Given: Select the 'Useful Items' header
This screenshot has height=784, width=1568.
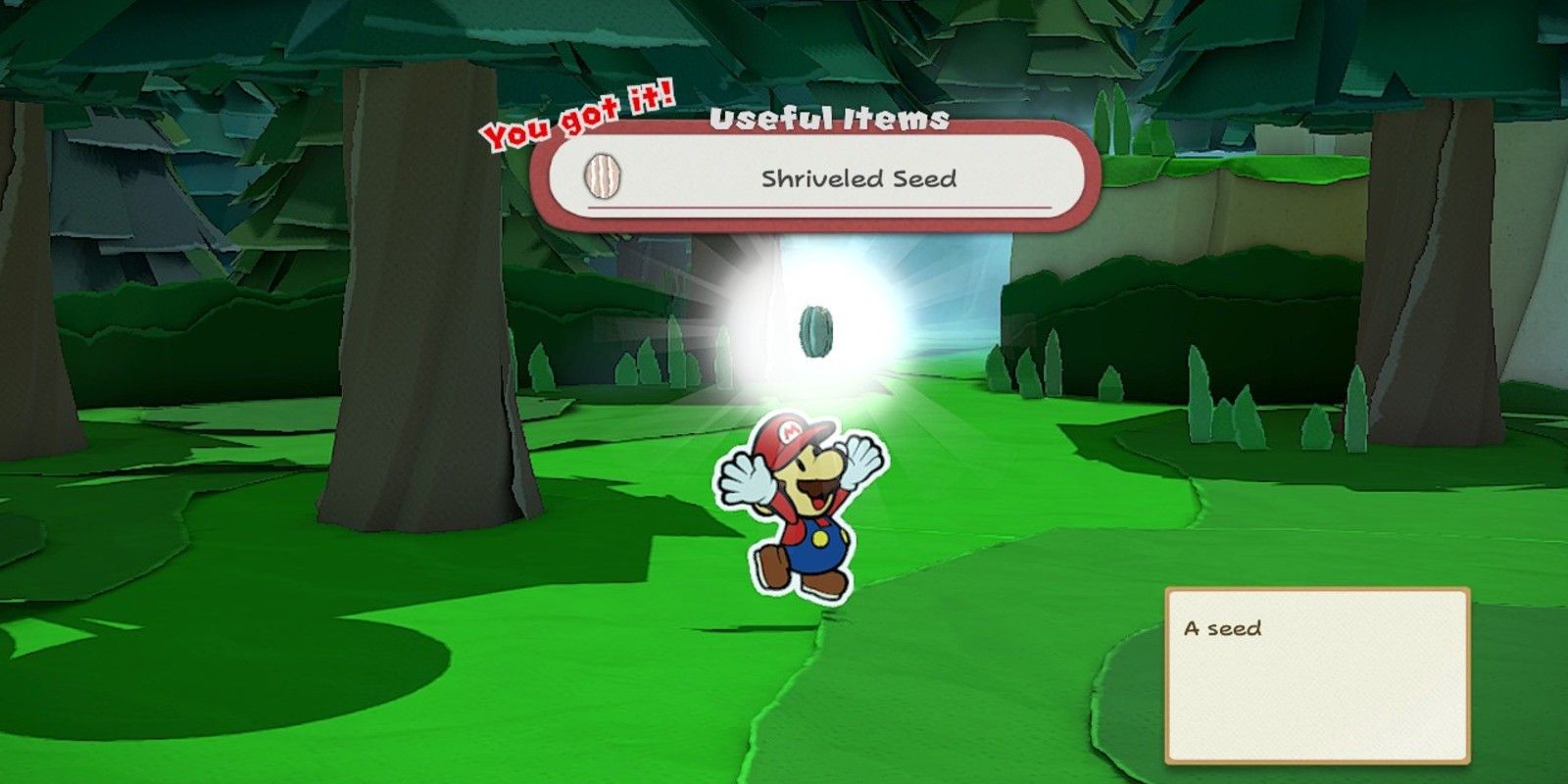Looking at the screenshot, I should [829, 120].
